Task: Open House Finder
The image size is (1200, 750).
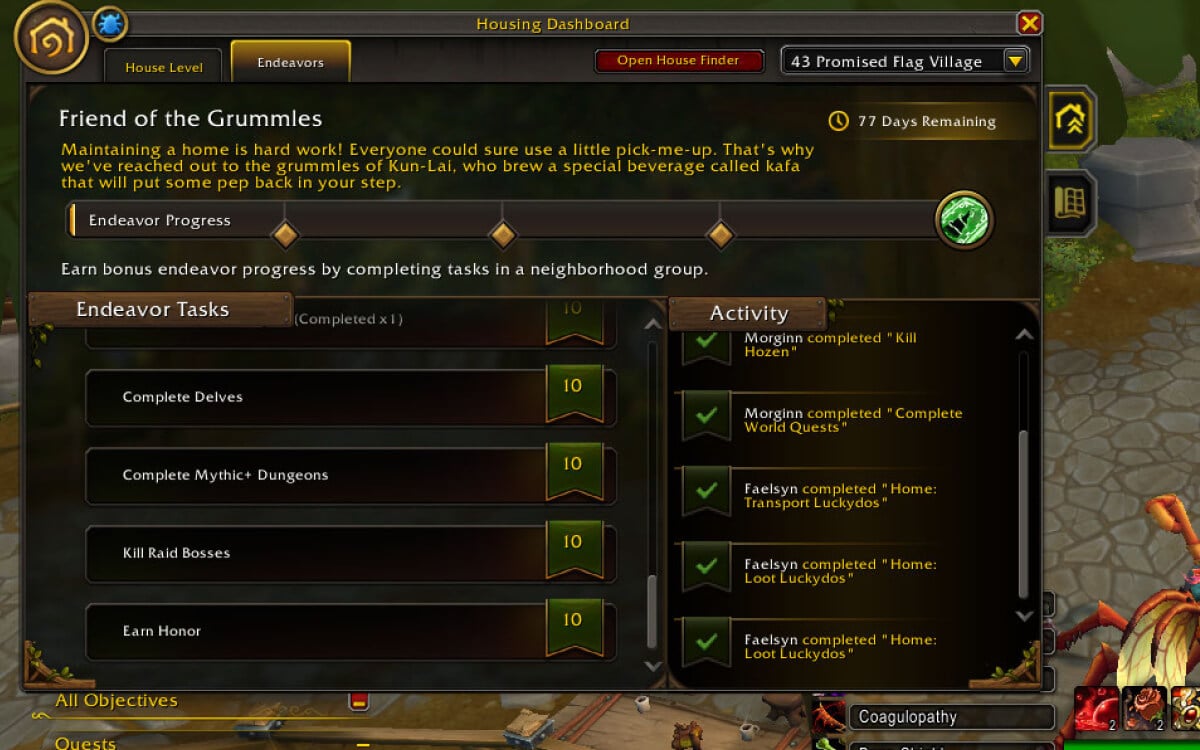Action: point(678,61)
